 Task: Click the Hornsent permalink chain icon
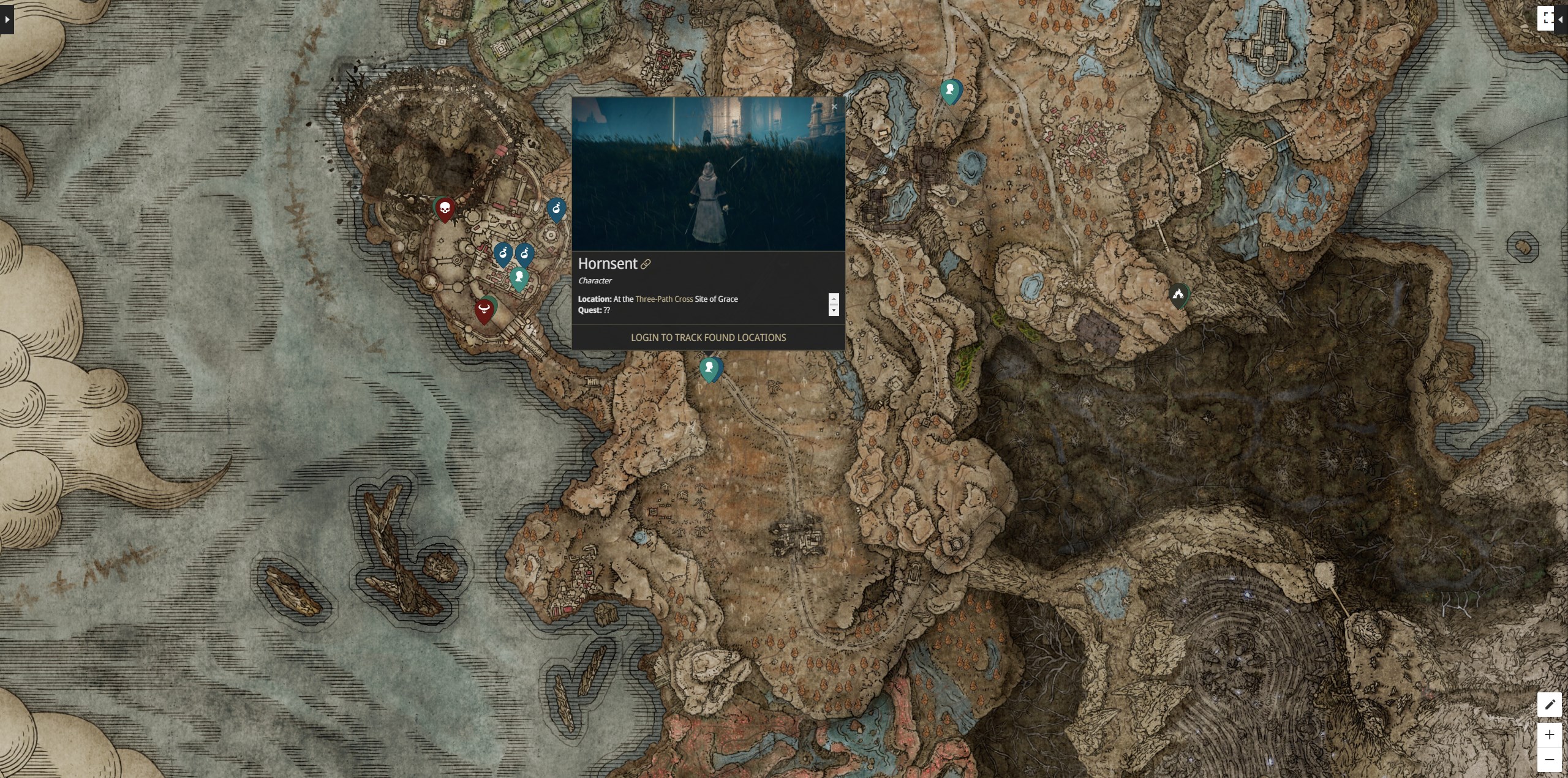(645, 264)
